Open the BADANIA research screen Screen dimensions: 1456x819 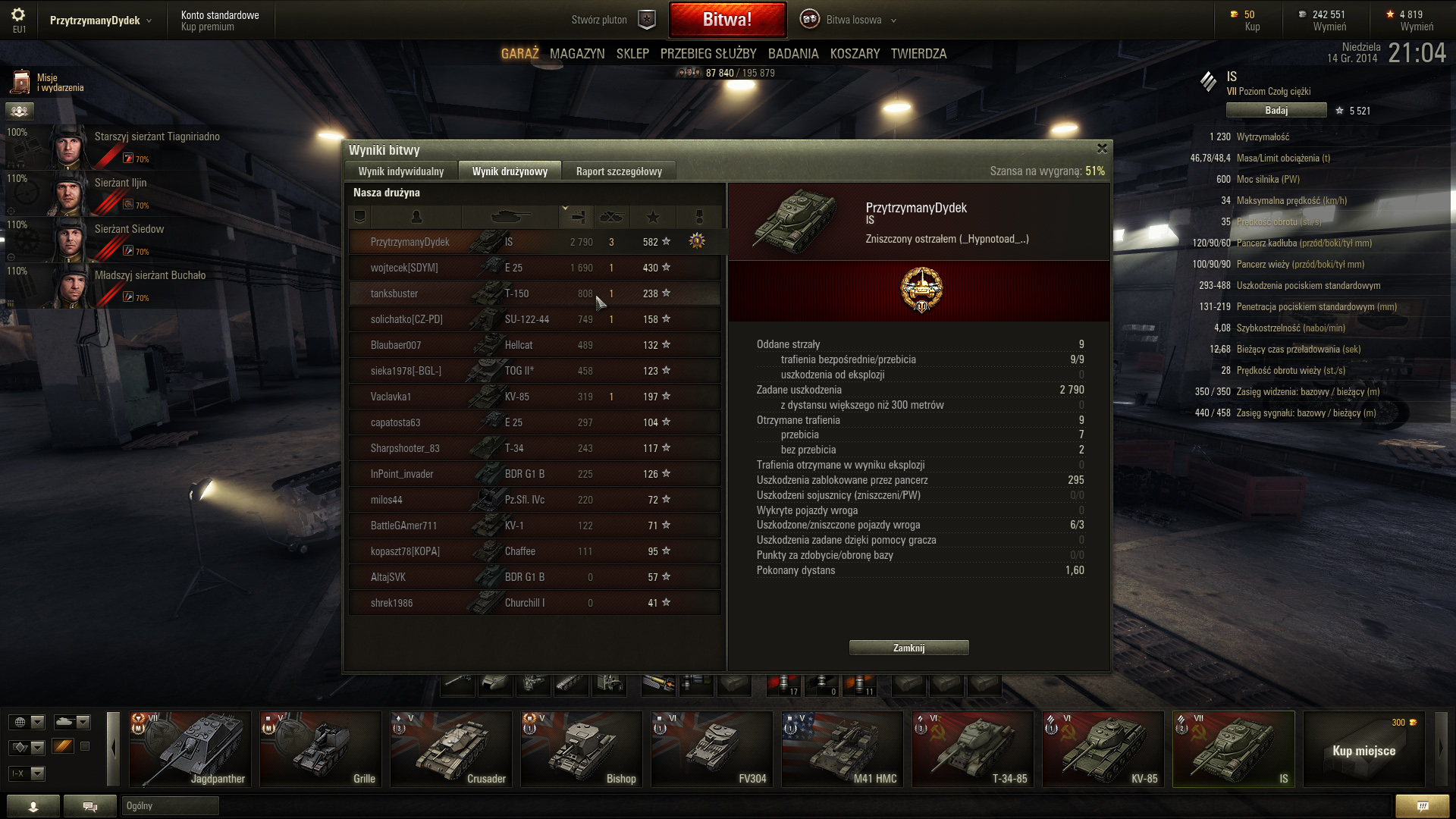coord(792,54)
